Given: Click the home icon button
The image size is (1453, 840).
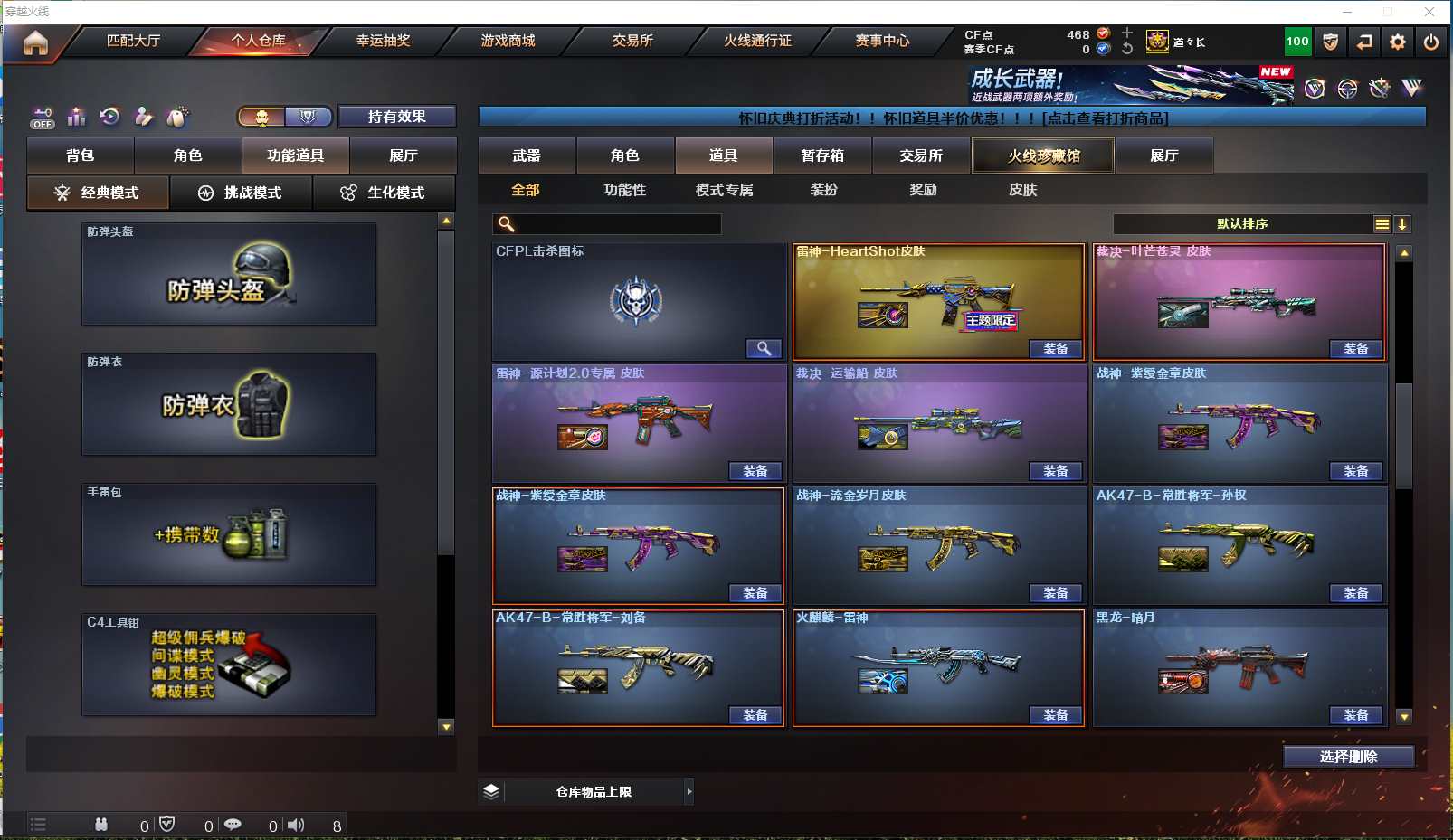Looking at the screenshot, I should click(x=35, y=42).
